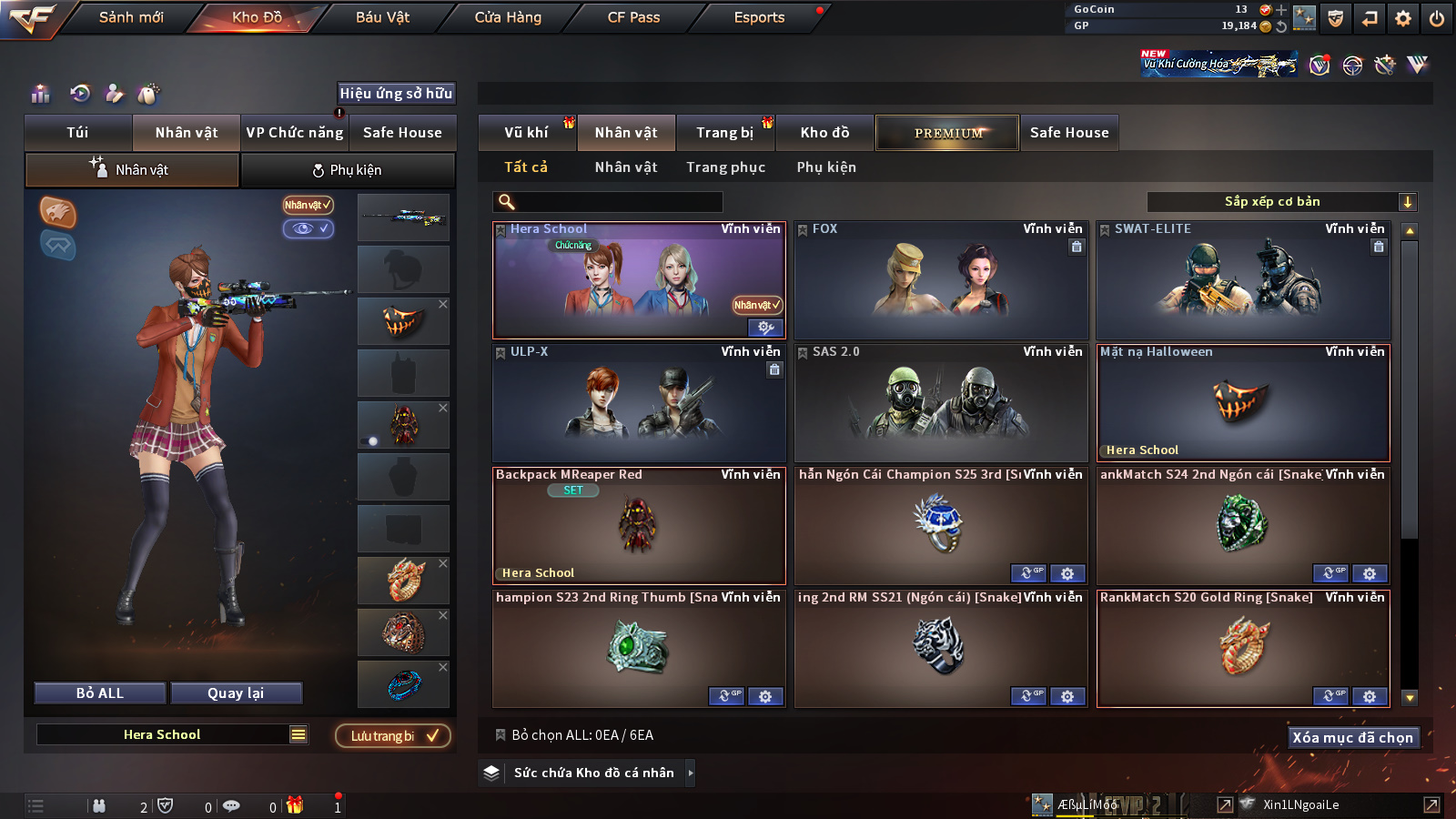1456x819 pixels.
Task: Select the Mặt nạ Halloween item
Action: (x=1242, y=403)
